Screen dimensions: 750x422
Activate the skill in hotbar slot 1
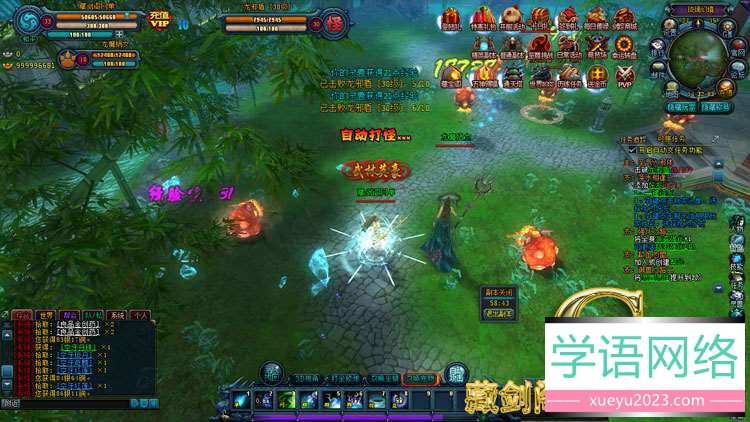[241, 400]
